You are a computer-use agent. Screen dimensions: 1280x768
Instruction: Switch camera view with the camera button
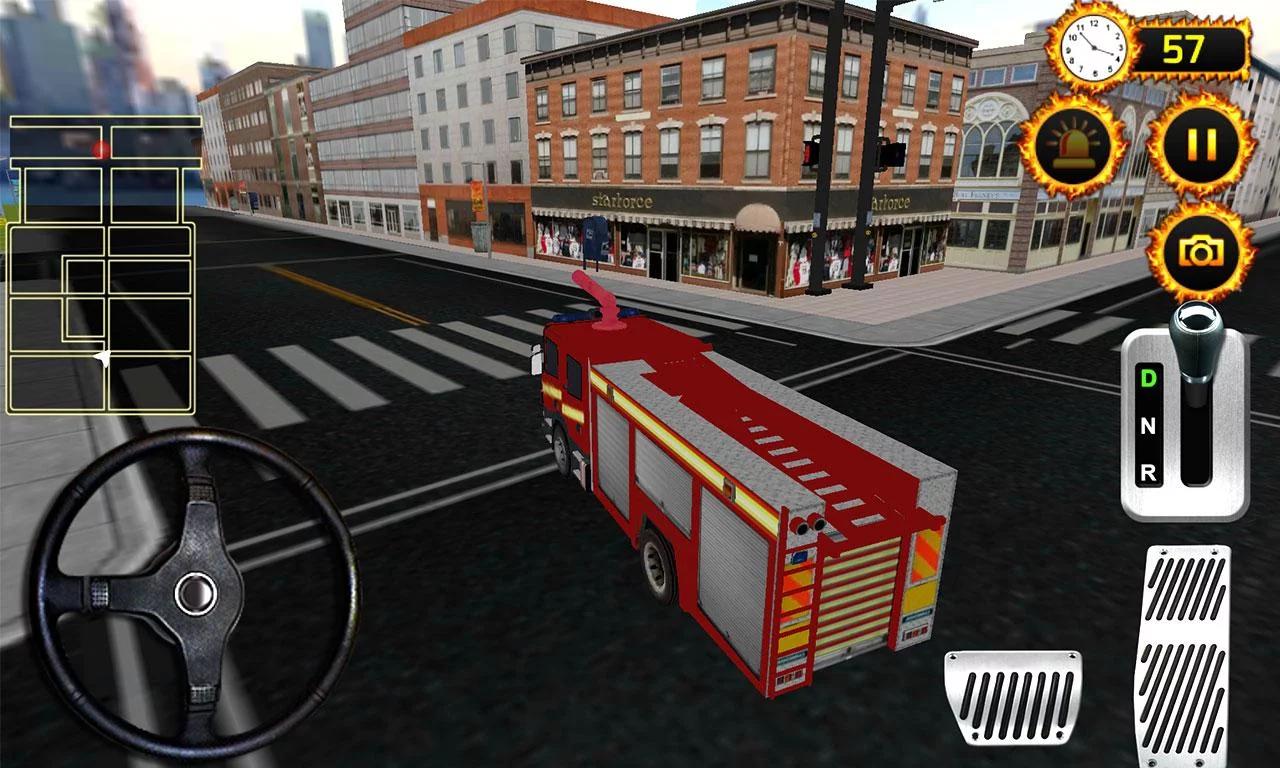pyautogui.click(x=1201, y=251)
